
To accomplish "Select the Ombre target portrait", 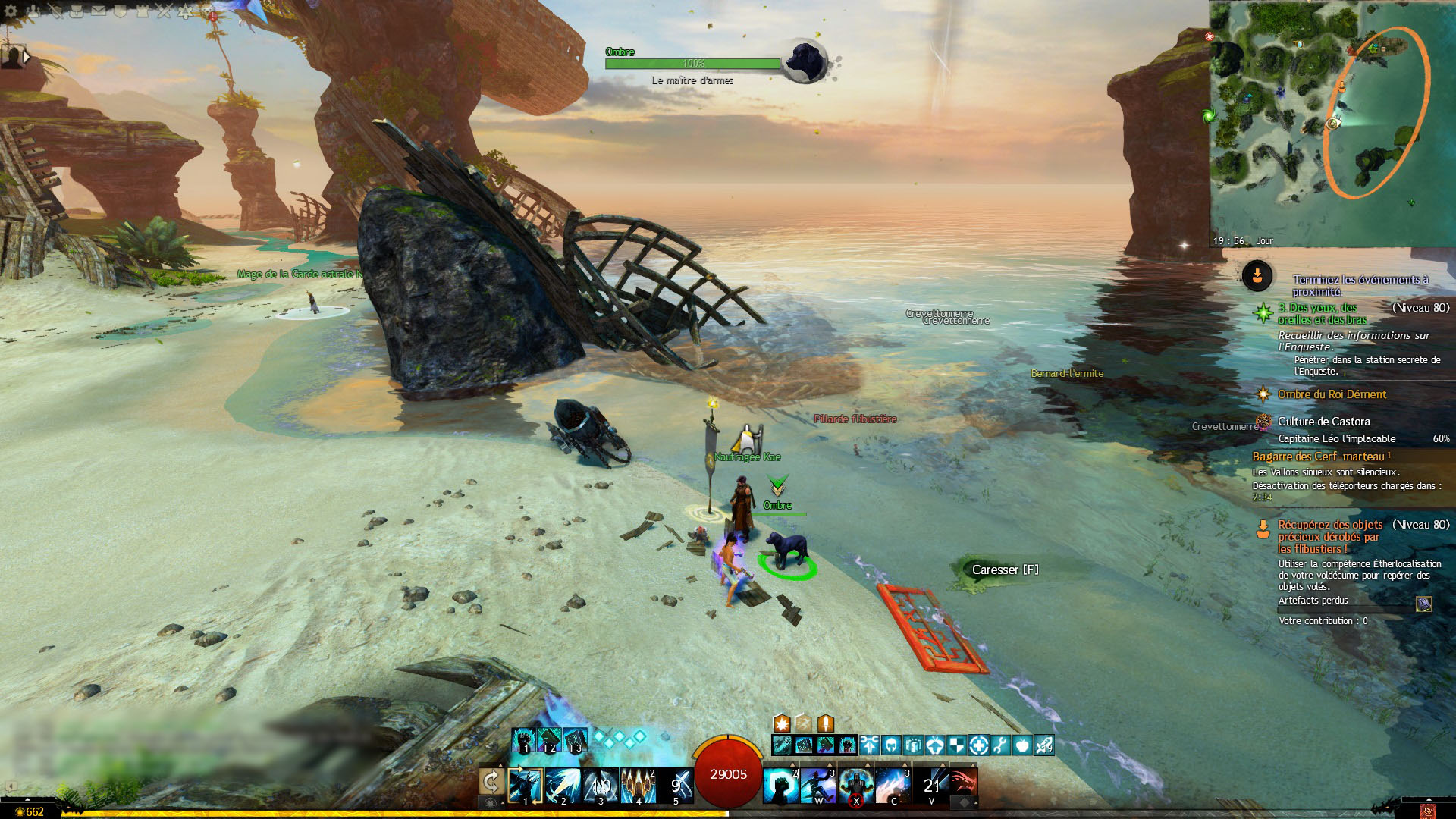I will click(x=804, y=62).
